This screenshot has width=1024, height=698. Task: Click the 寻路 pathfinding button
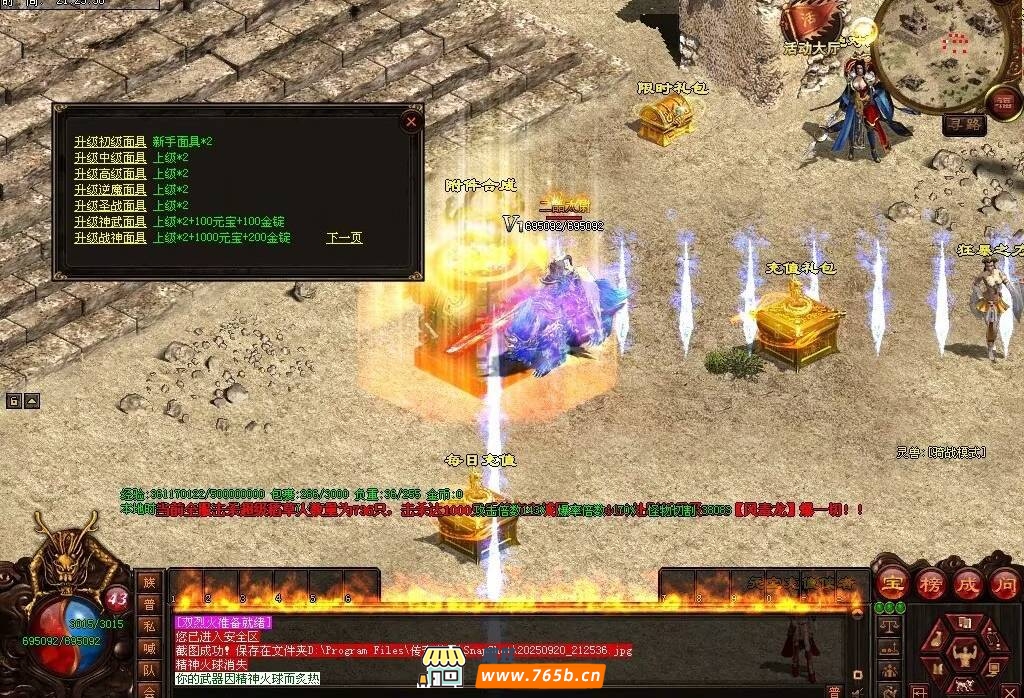tap(964, 125)
